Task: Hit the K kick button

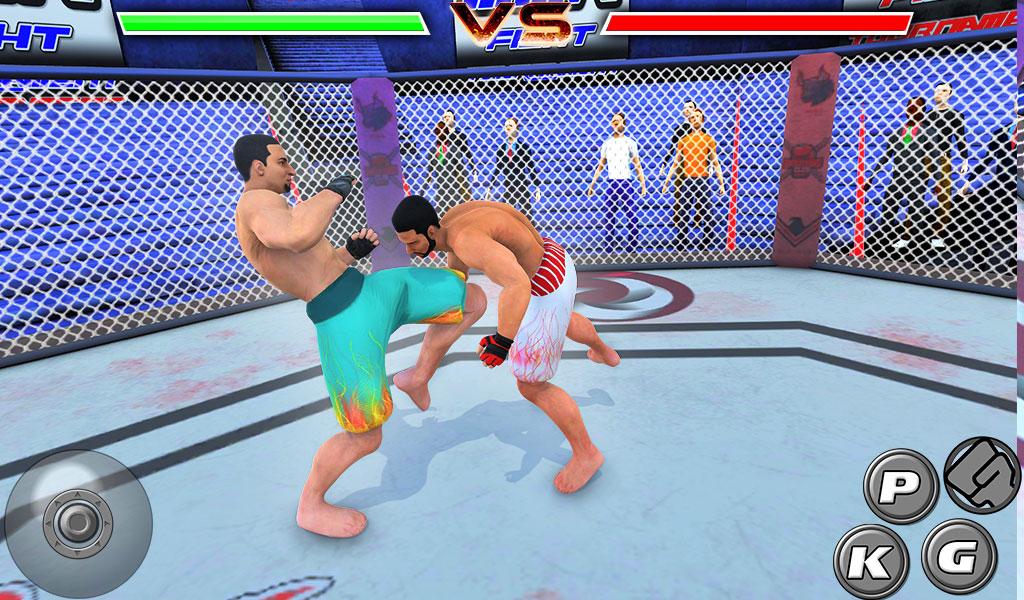Action: click(x=870, y=560)
